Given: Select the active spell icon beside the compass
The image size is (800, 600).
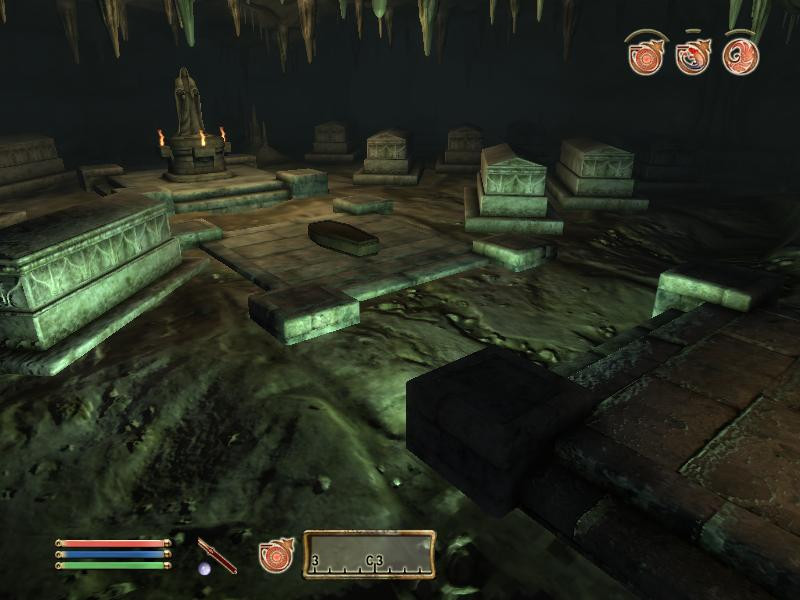Looking at the screenshot, I should tap(275, 555).
